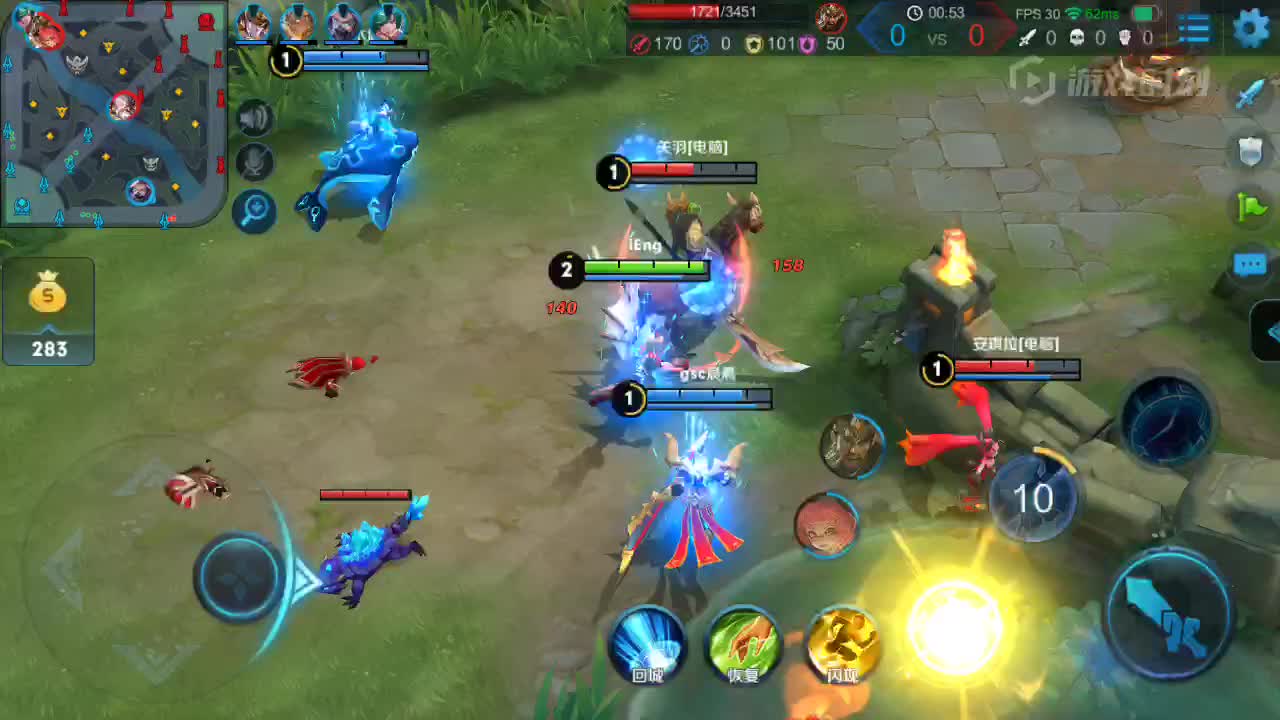Send the sword attack signal
The height and width of the screenshot is (720, 1280).
1251,96
